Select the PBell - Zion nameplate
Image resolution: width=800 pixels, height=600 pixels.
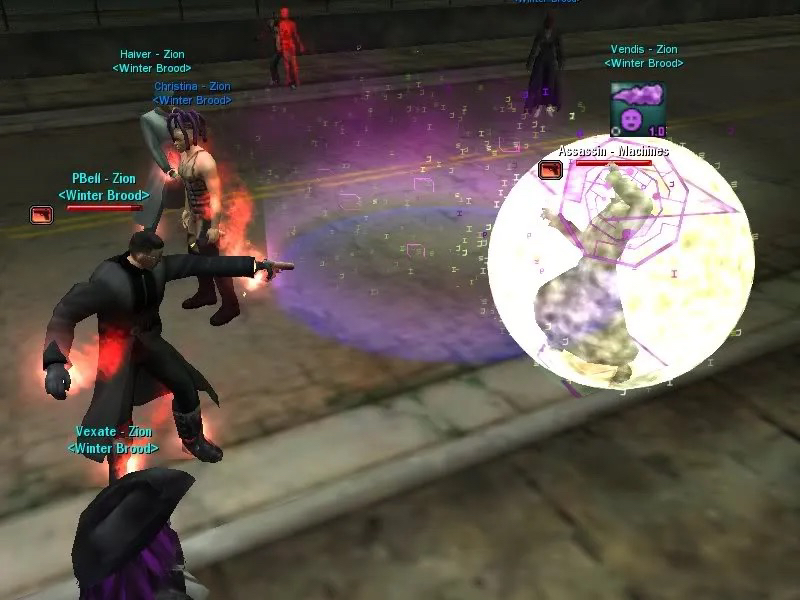pyautogui.click(x=104, y=179)
